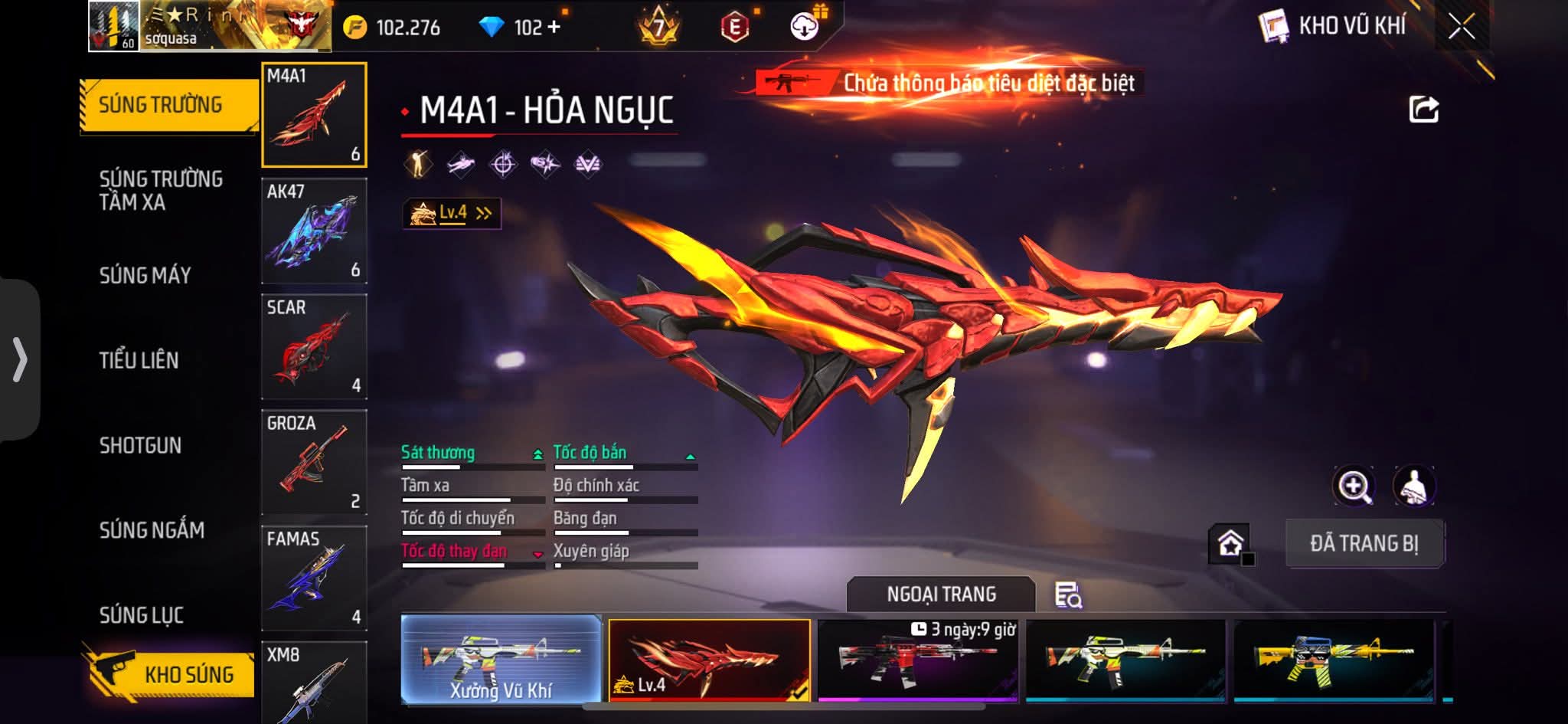Viewport: 1568px width, 724px height.
Task: Open the Súng Lục category
Action: pos(141,614)
